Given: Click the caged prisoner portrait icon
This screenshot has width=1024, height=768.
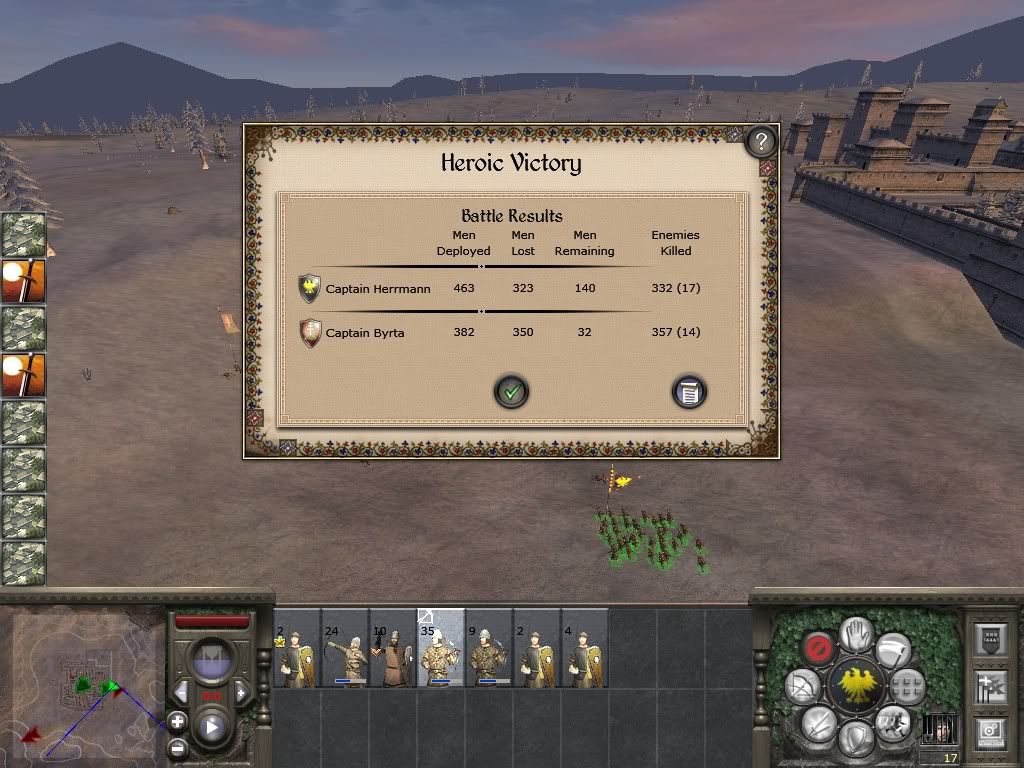Looking at the screenshot, I should tap(938, 728).
